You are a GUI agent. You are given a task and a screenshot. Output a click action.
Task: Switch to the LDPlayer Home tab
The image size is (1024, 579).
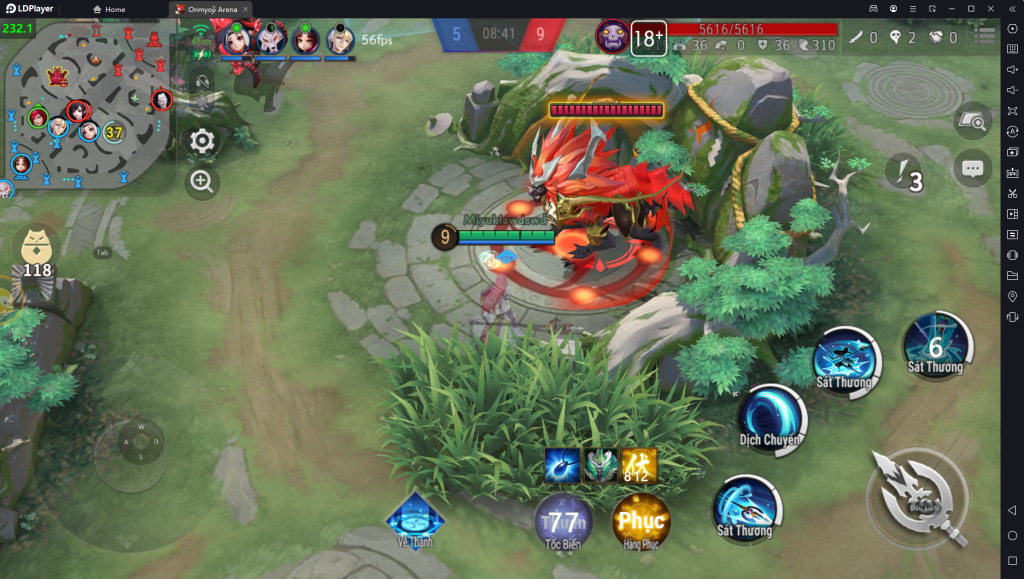pos(110,9)
